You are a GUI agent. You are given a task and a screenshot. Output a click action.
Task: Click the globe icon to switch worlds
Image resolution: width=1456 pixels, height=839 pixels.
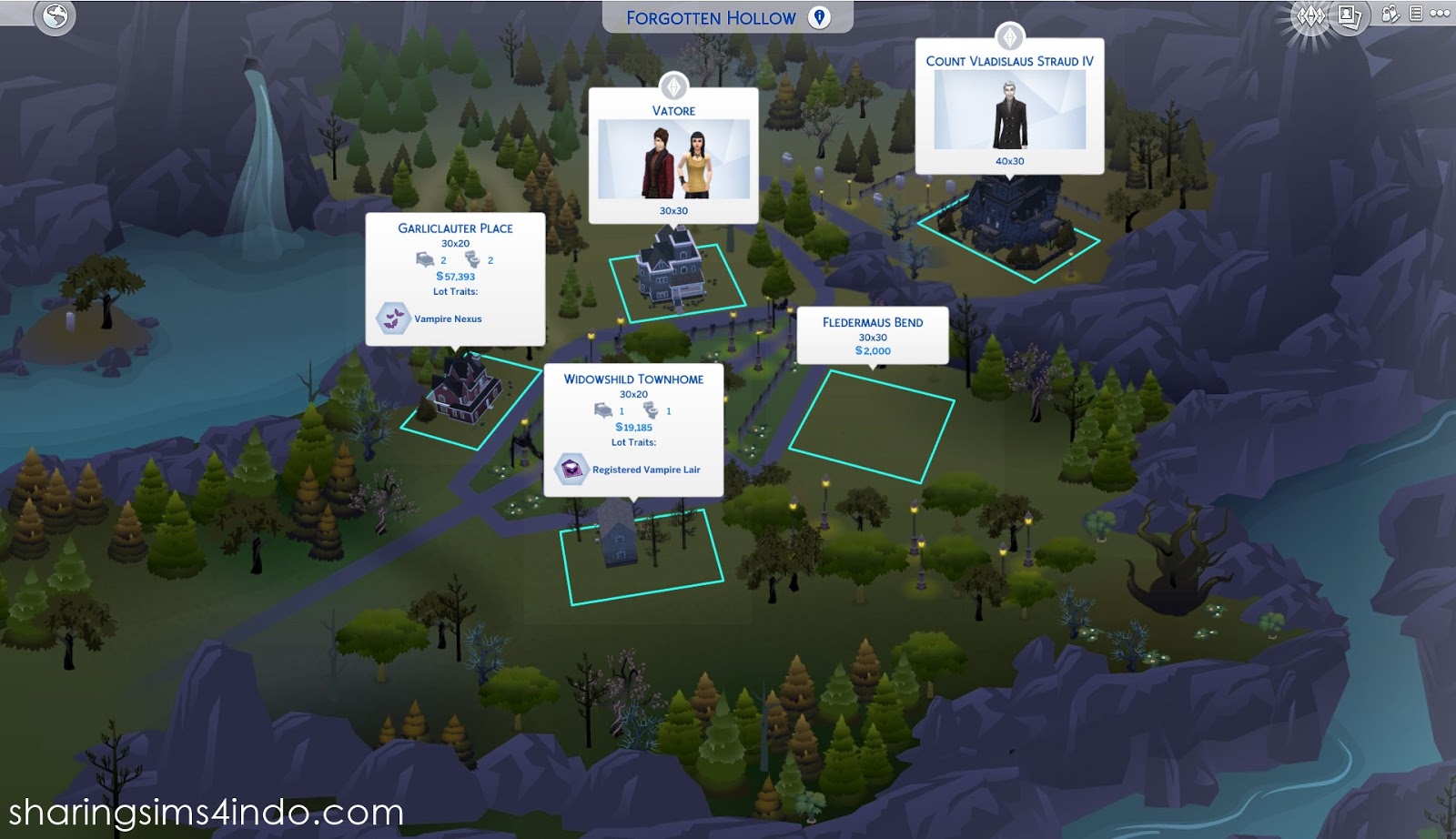pyautogui.click(x=53, y=16)
